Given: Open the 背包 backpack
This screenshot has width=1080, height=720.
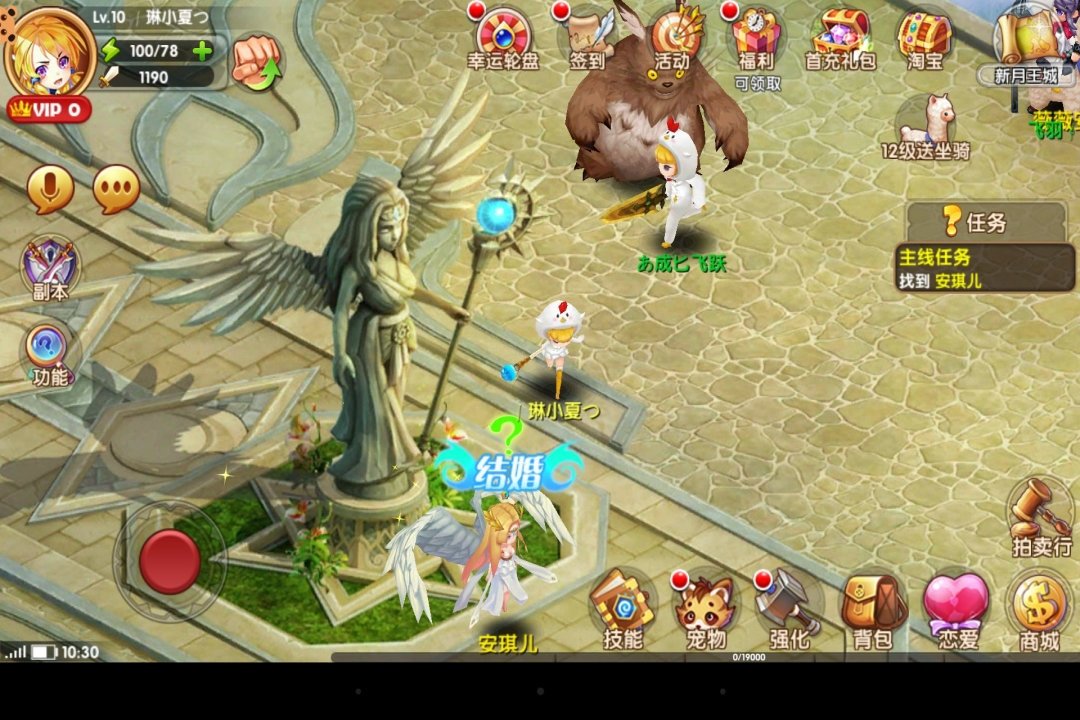Looking at the screenshot, I should 872,610.
